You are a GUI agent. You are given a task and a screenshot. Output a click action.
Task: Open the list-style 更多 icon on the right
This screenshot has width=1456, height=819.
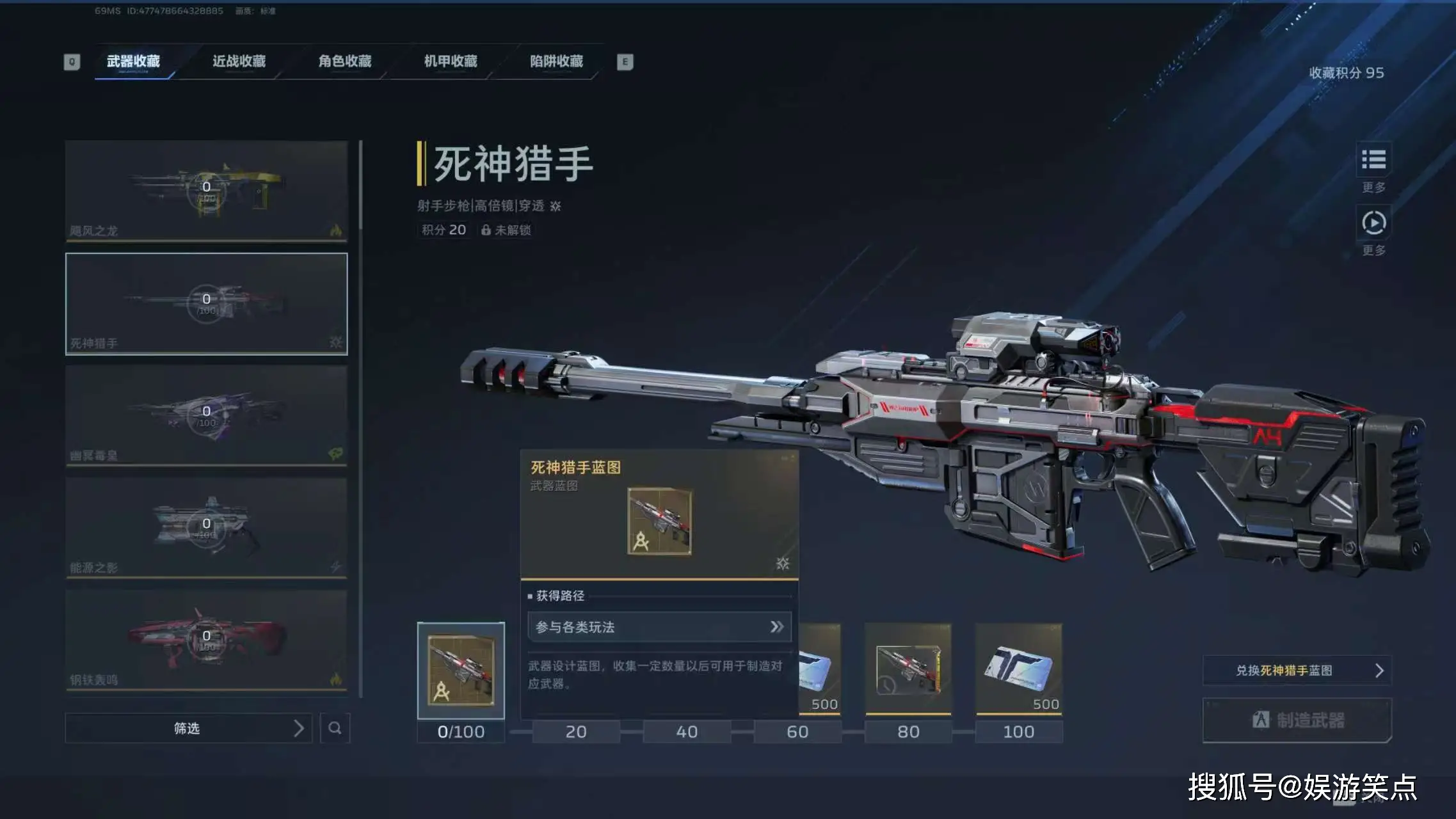coord(1374,161)
